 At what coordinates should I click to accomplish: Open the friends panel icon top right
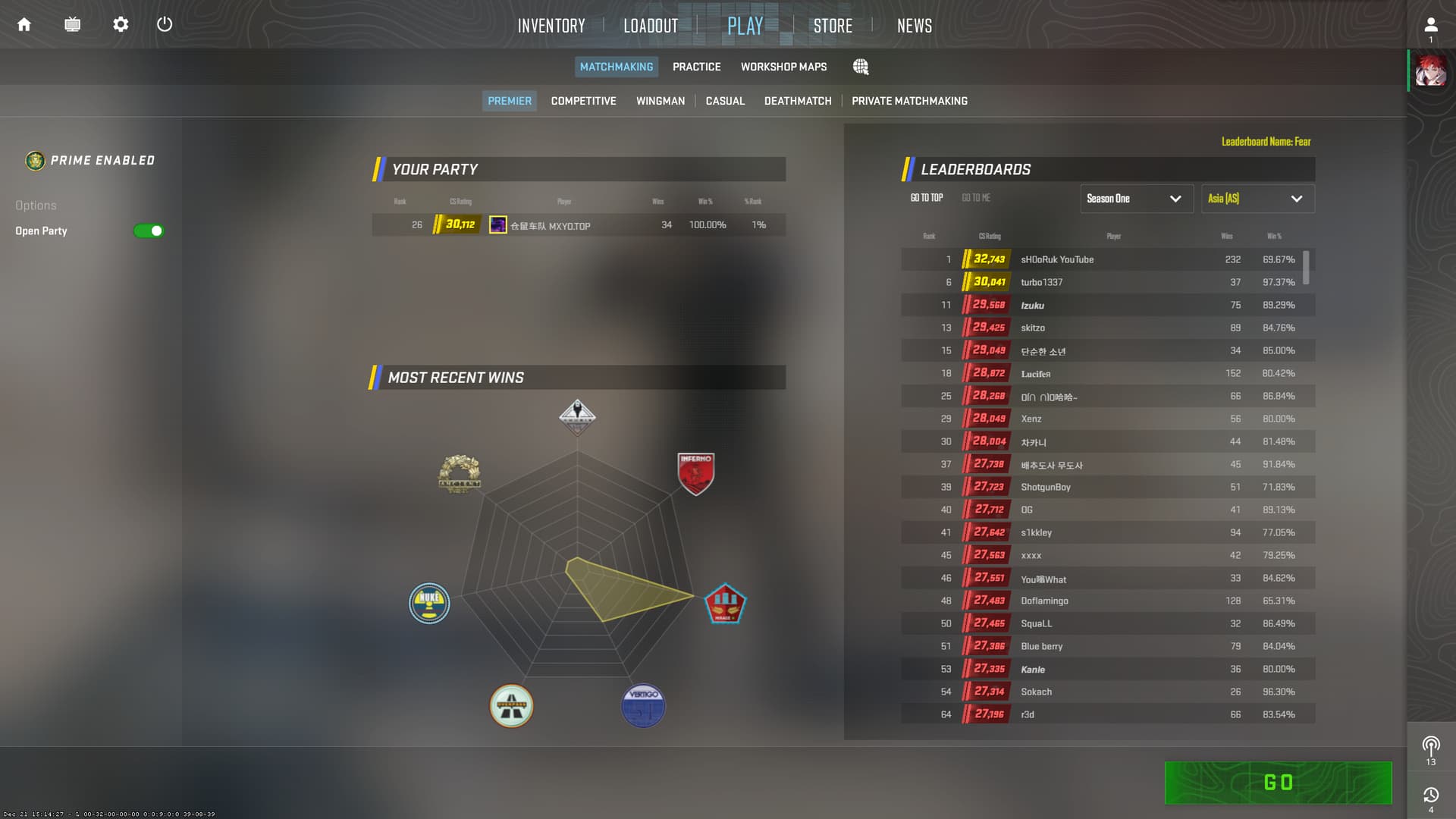coord(1430,24)
